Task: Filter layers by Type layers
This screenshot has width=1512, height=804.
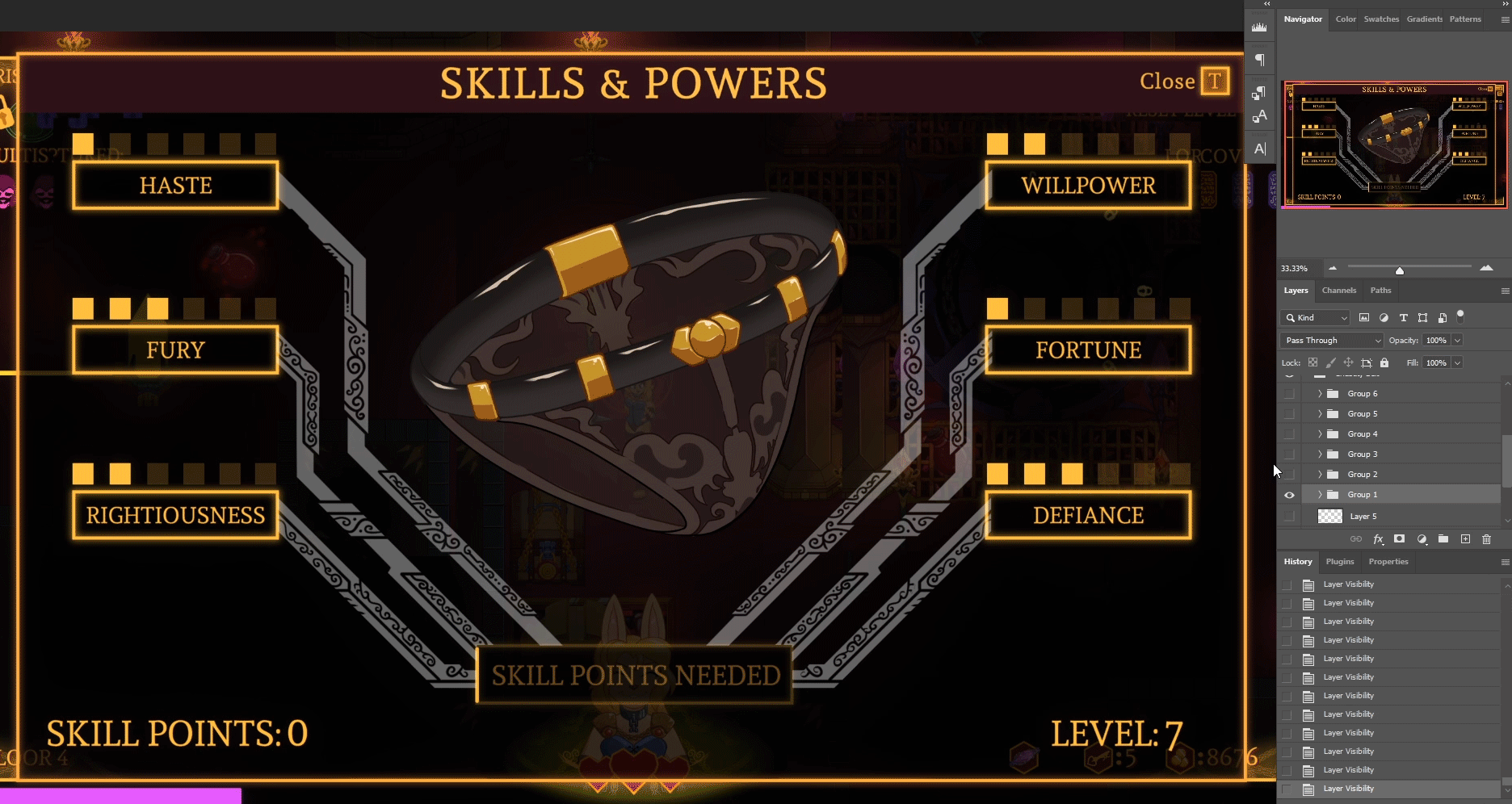Action: click(1403, 317)
